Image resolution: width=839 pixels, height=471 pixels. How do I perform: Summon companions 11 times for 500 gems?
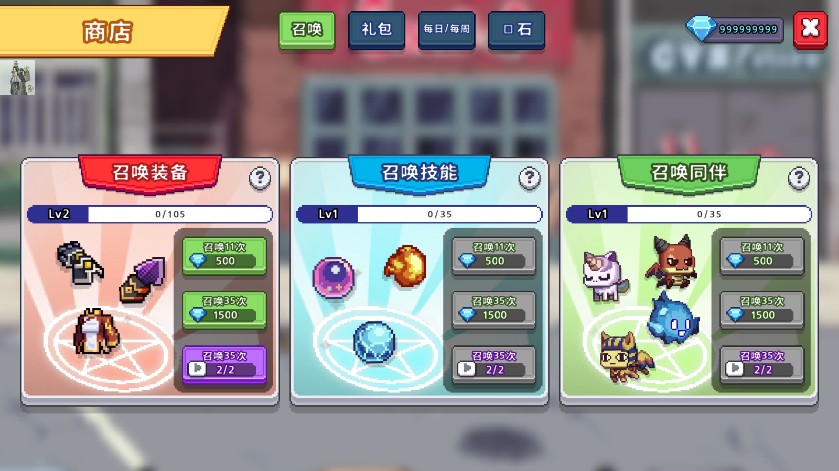(762, 255)
